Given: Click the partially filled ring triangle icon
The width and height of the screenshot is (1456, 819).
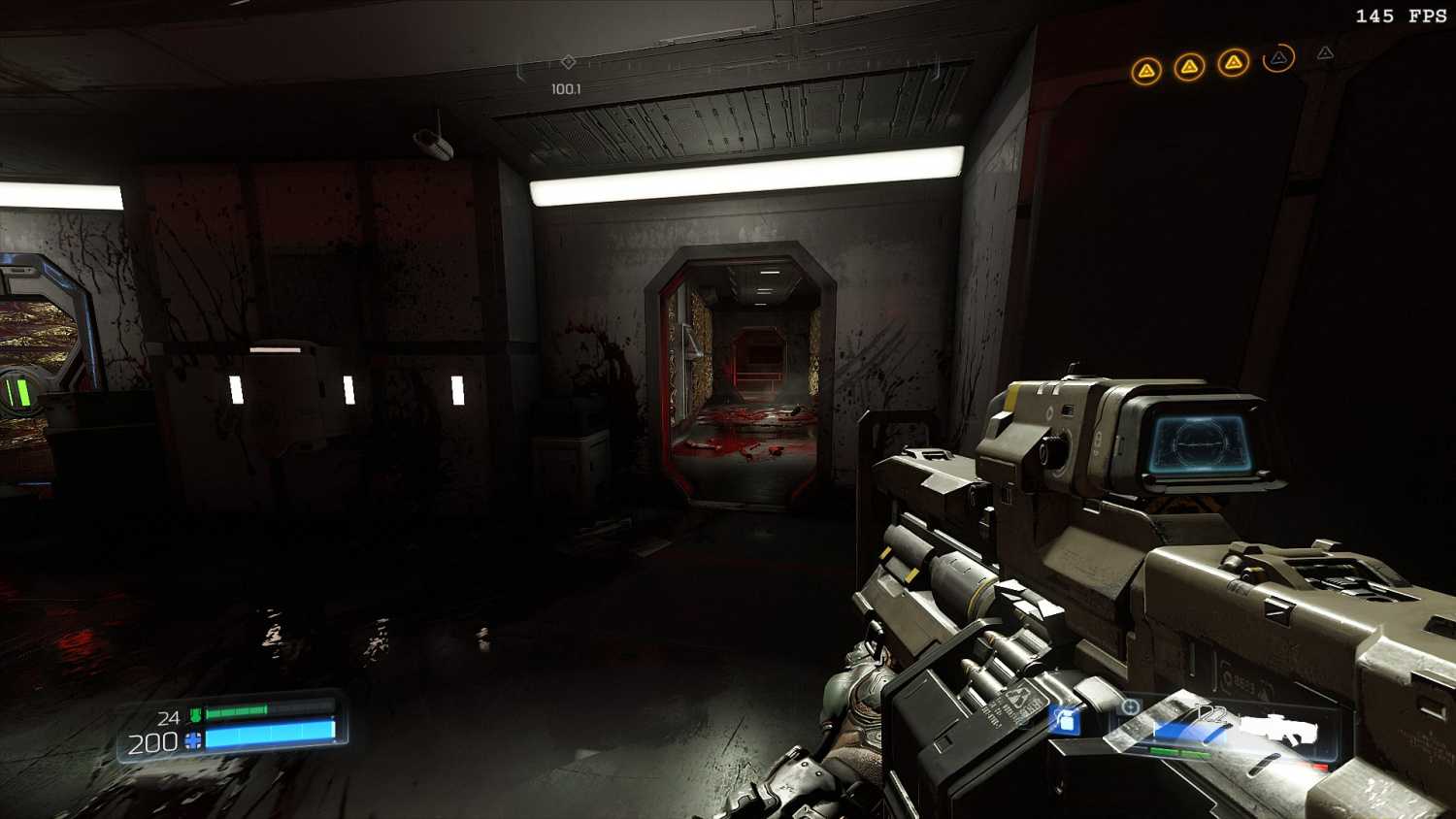Looking at the screenshot, I should (x=1279, y=58).
